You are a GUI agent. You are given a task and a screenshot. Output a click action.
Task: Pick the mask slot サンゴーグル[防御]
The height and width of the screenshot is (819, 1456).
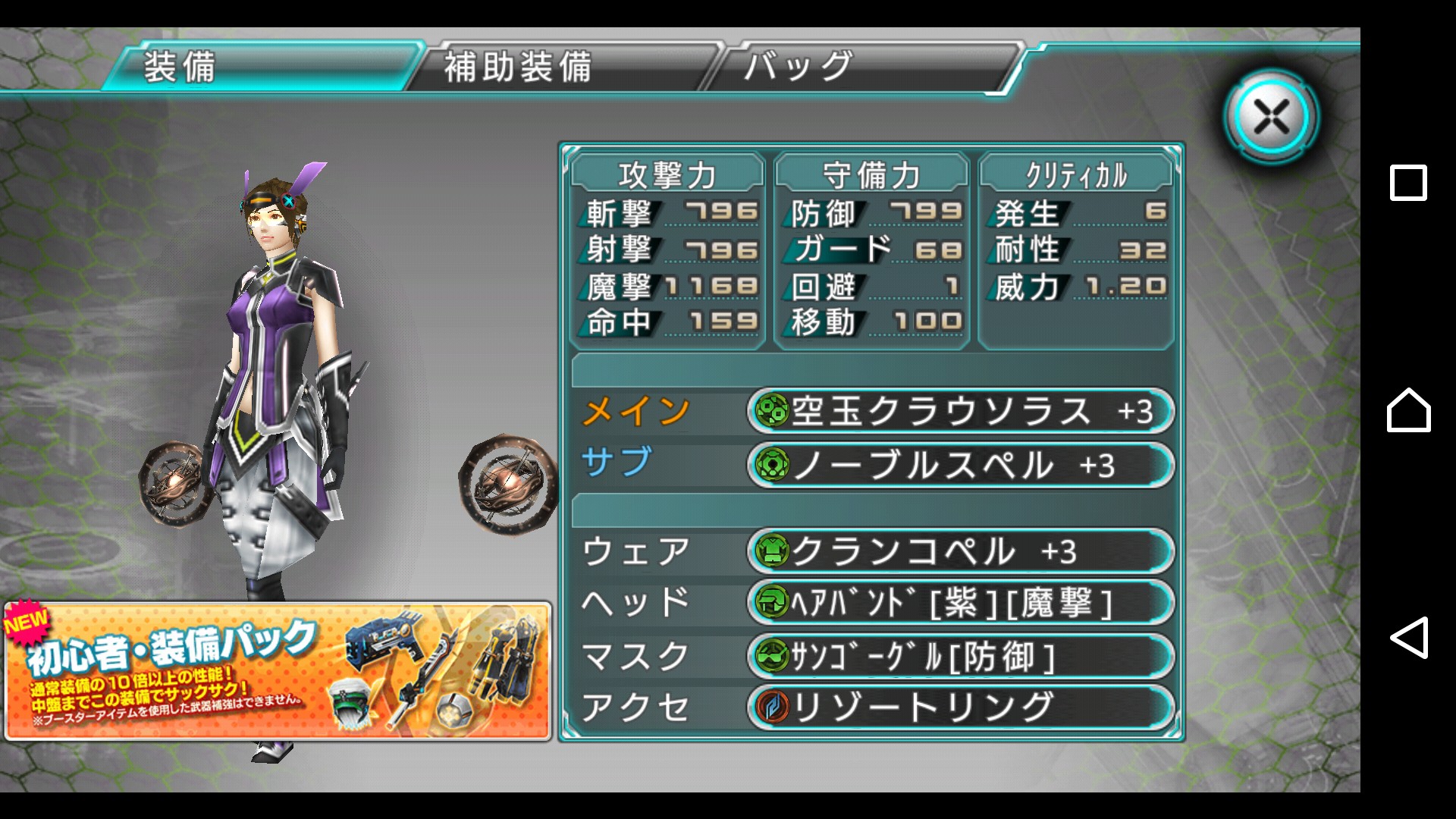[x=959, y=656]
